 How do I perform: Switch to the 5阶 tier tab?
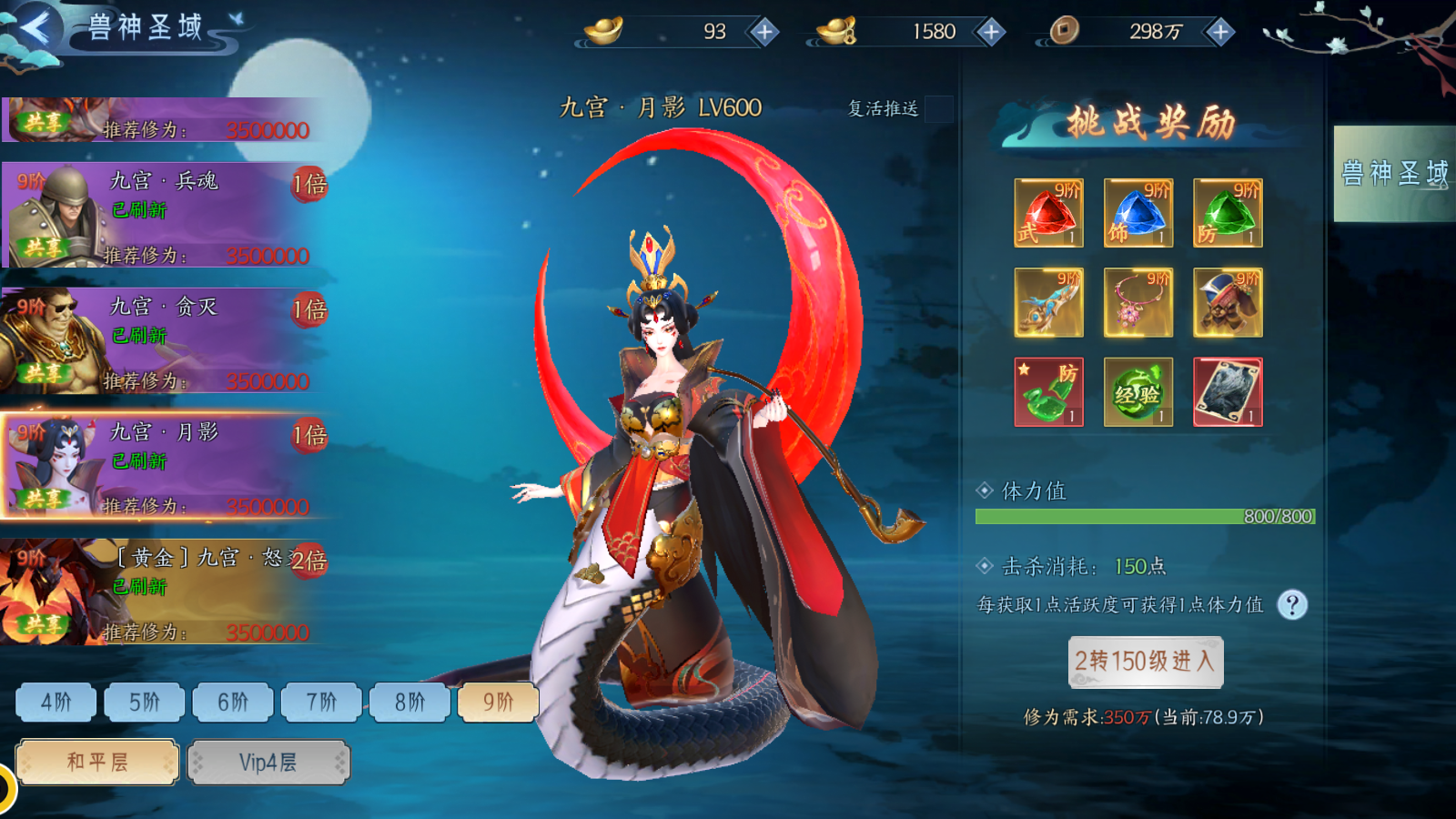click(144, 702)
